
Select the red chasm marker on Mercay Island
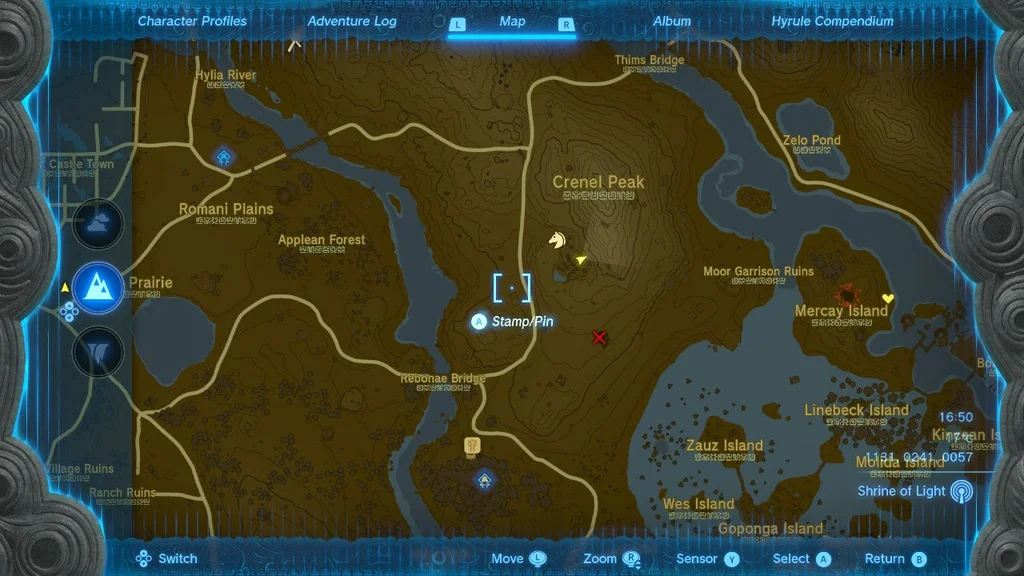point(852,293)
